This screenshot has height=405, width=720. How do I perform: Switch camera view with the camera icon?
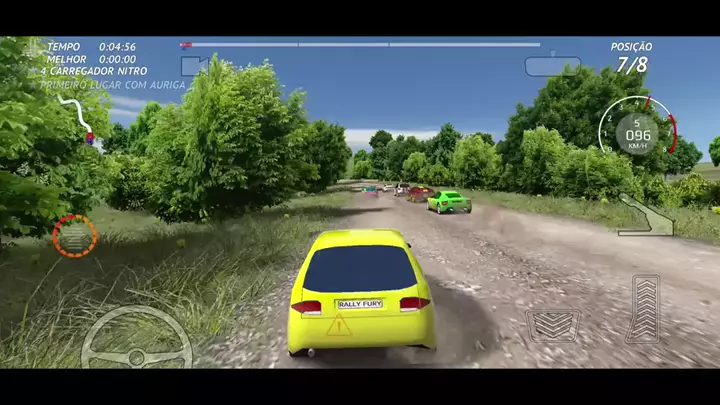[194, 66]
